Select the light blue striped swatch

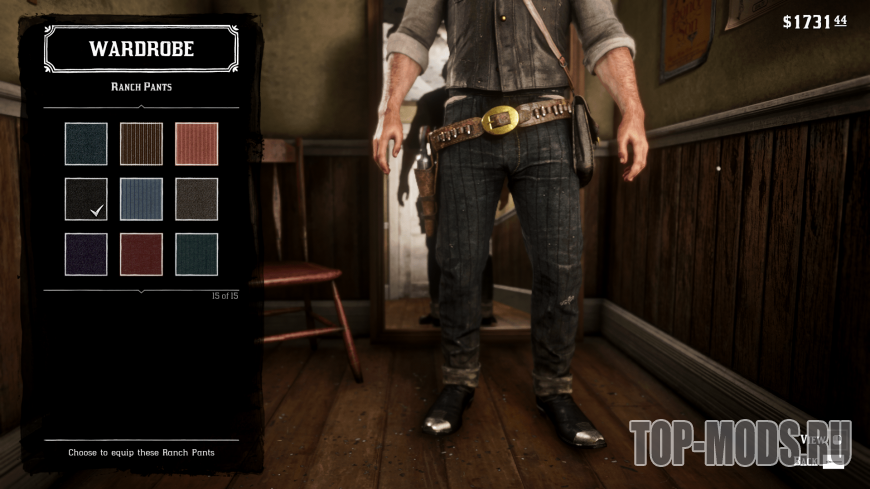[141, 198]
